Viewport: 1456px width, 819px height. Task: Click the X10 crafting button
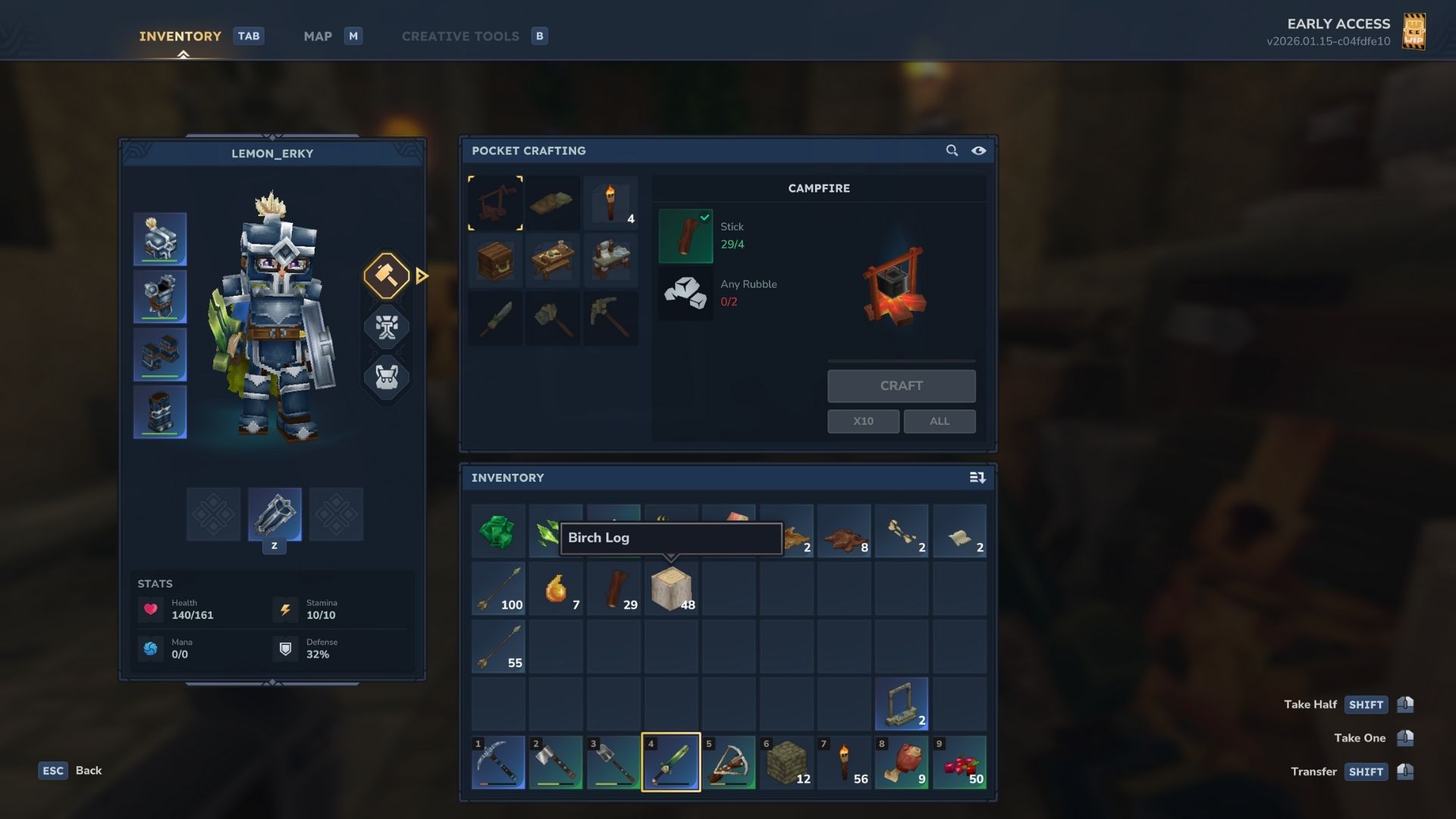click(863, 421)
